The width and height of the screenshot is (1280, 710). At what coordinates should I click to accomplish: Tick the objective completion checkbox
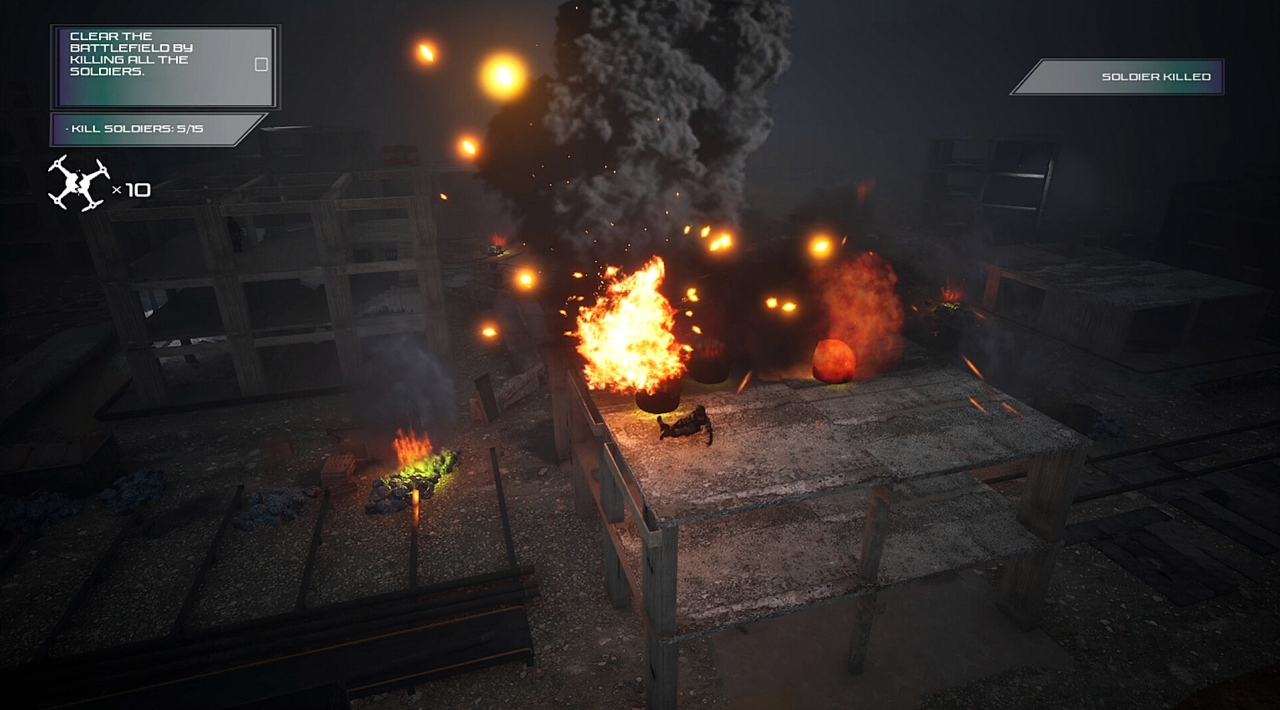tap(262, 65)
